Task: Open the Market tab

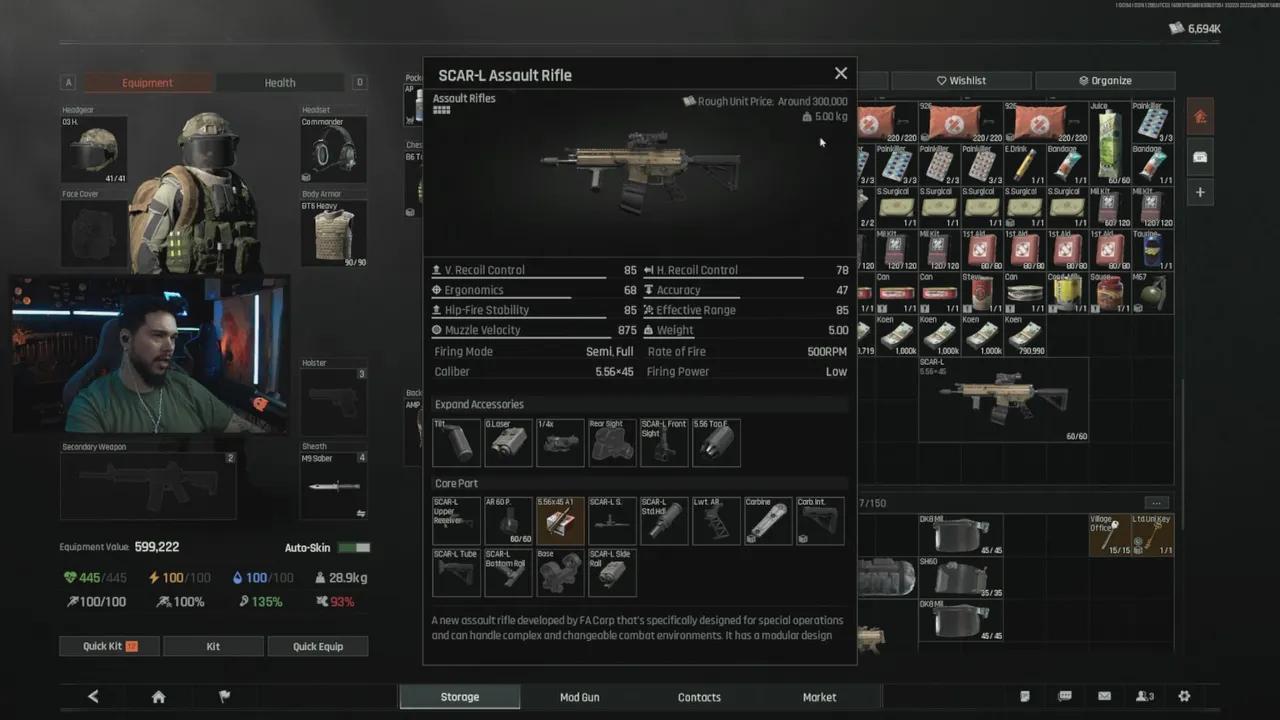Action: [819, 697]
